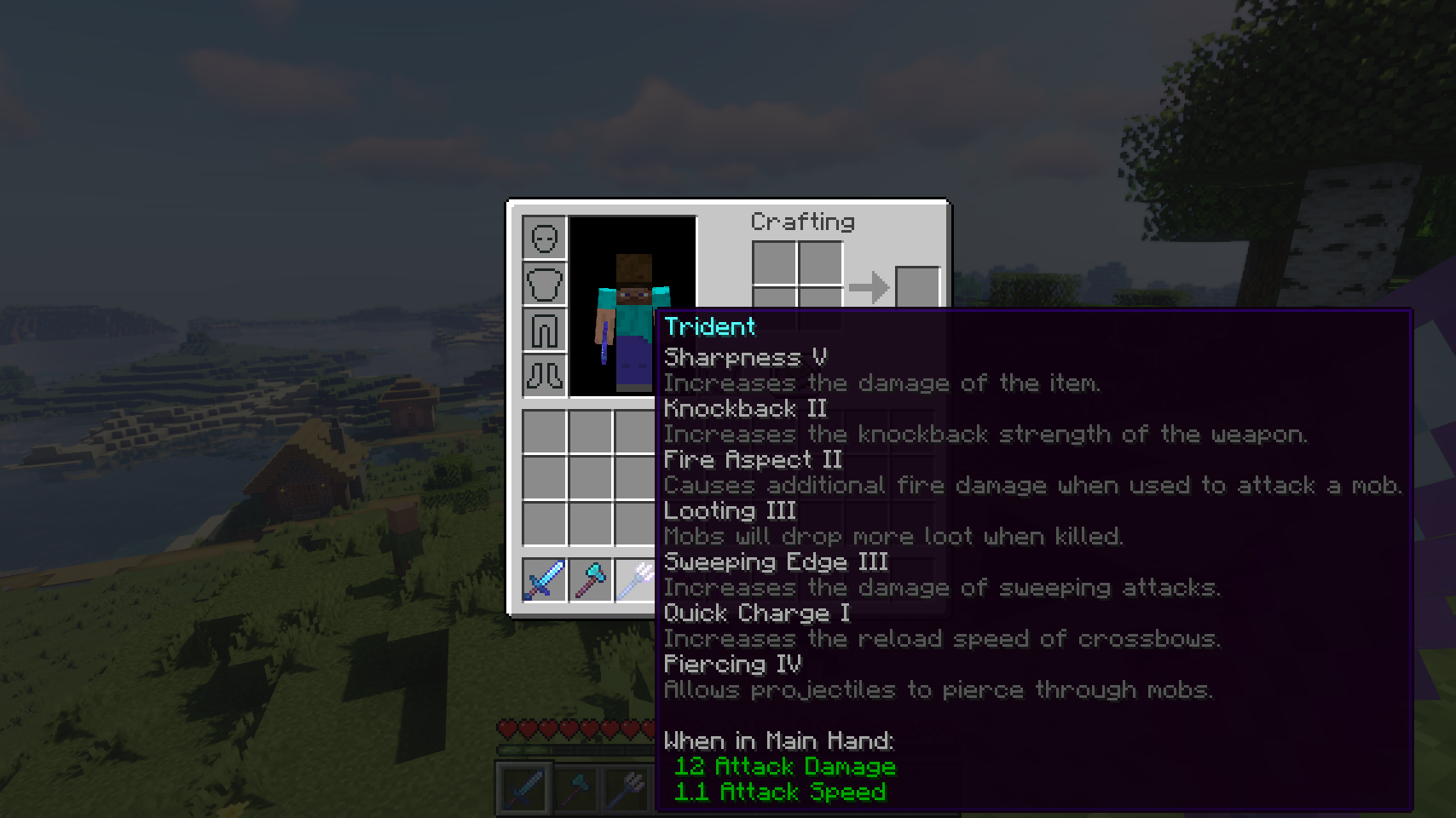Click the chestplate armor slot
Viewport: 1456px width, 818px height.
[546, 285]
